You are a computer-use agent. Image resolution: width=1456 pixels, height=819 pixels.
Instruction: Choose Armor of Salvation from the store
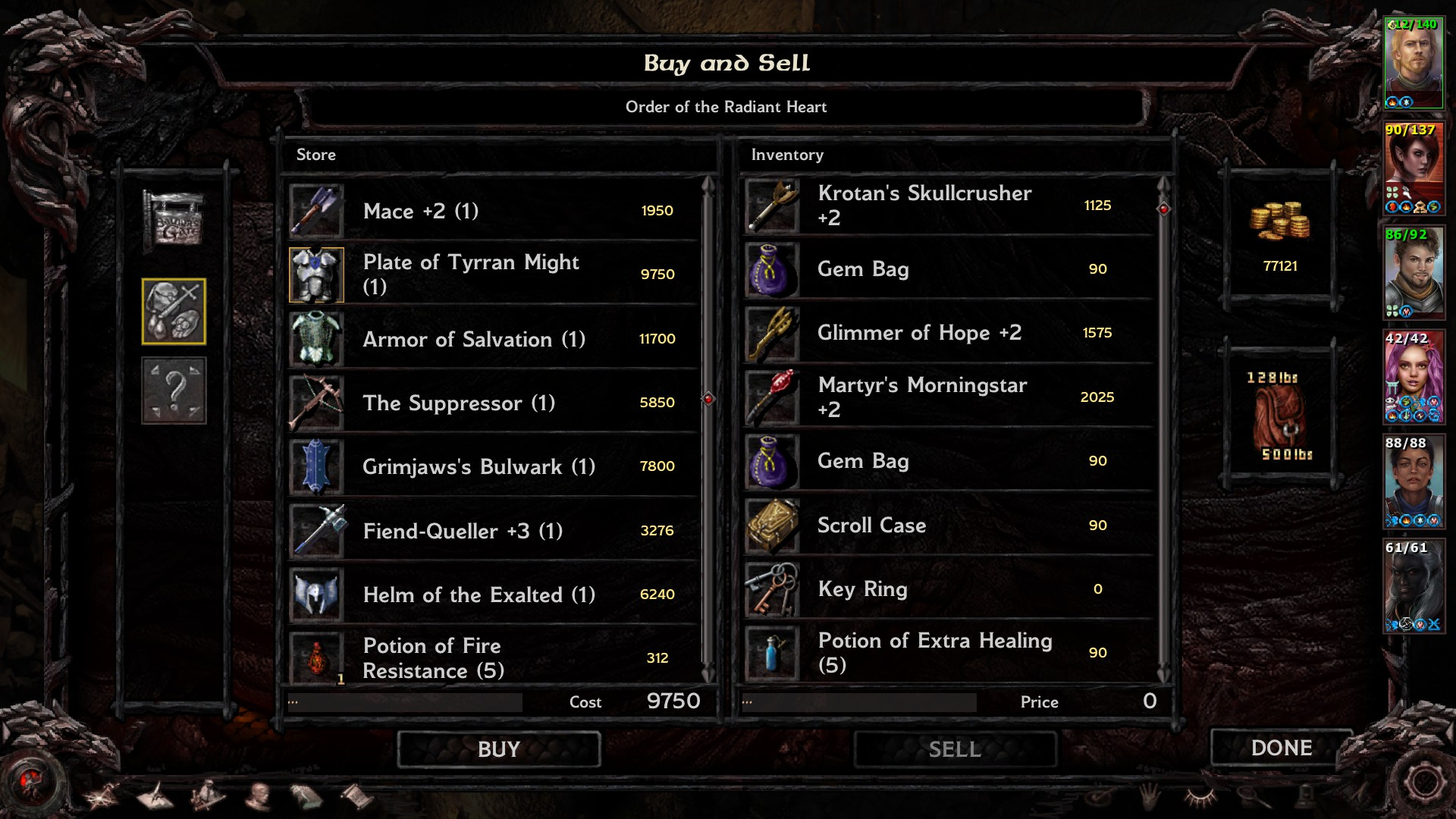[x=493, y=339]
